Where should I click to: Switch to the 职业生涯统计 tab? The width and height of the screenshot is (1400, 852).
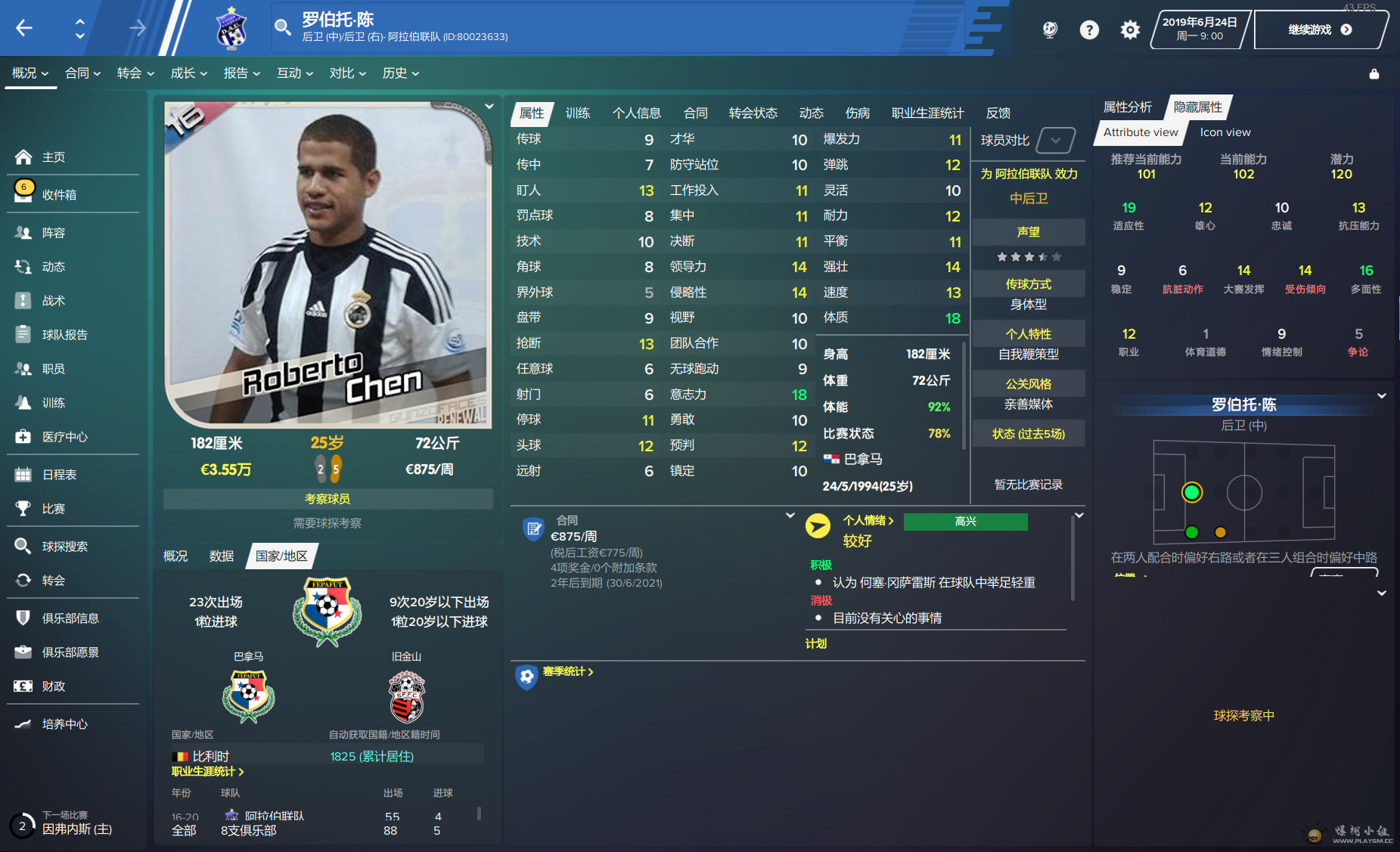[x=927, y=113]
